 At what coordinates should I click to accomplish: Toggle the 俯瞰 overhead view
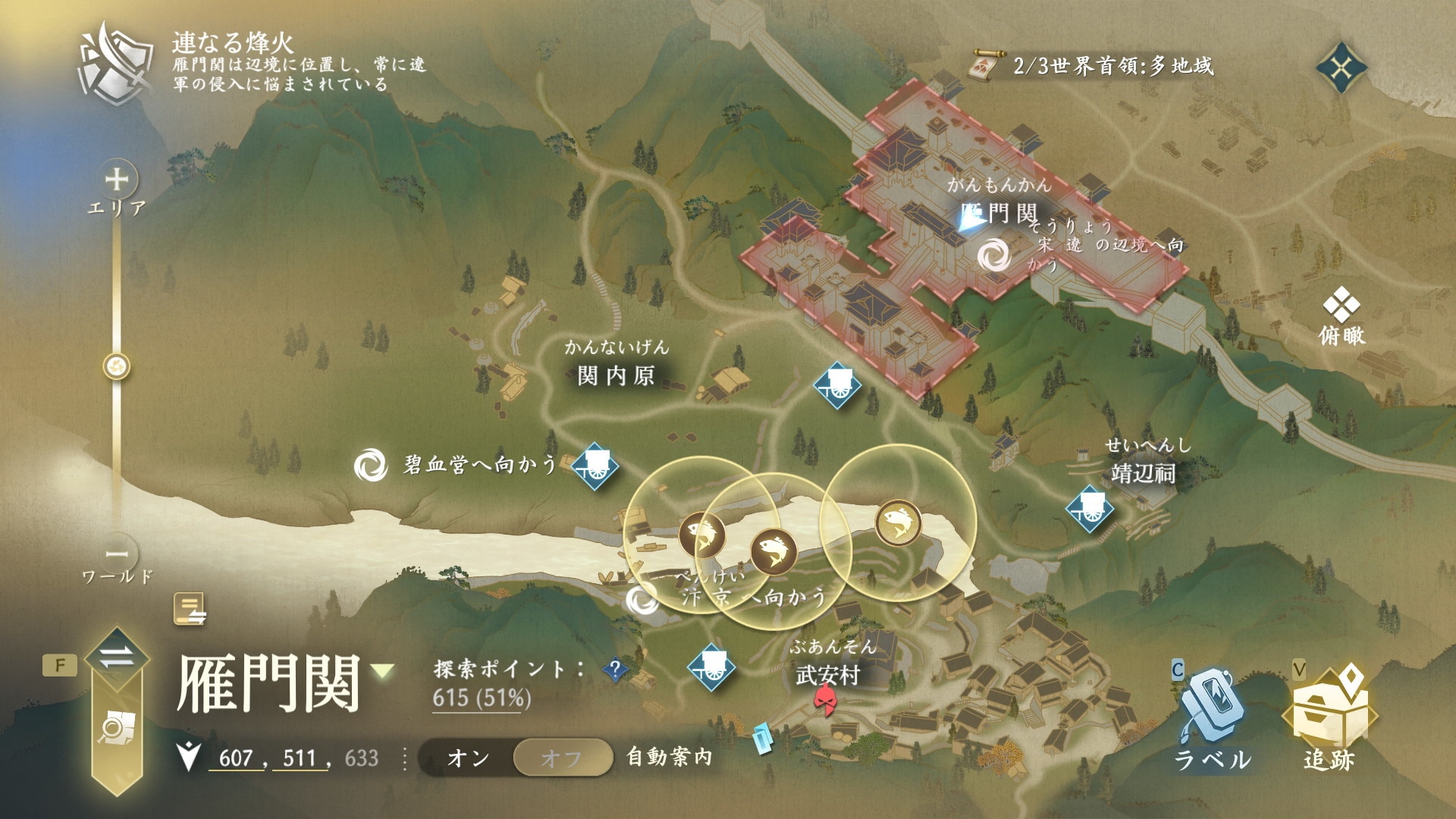pyautogui.click(x=1341, y=318)
